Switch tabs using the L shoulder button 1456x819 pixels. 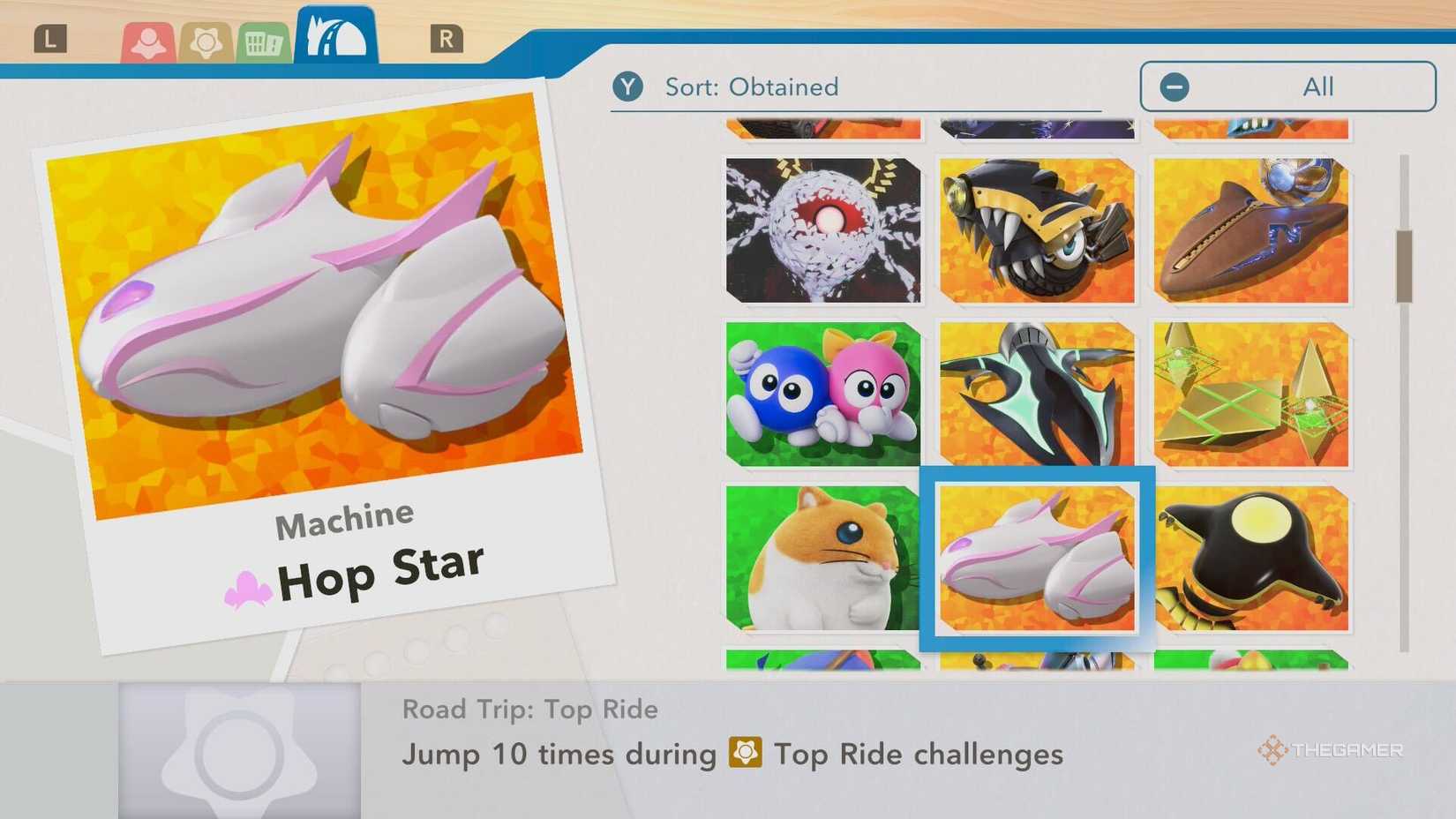click(x=50, y=37)
